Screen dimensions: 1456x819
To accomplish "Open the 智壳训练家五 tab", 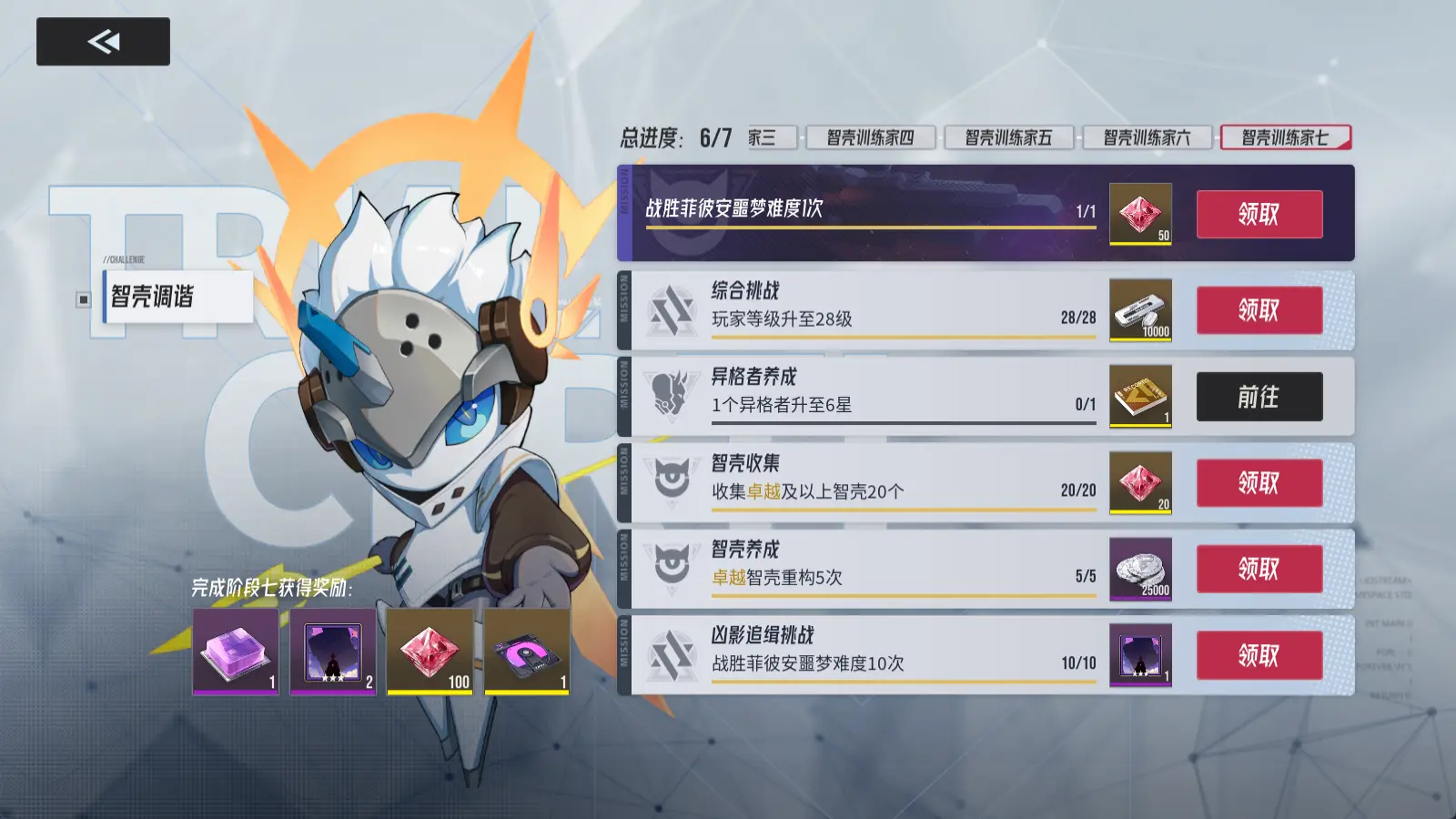I will point(1008,137).
